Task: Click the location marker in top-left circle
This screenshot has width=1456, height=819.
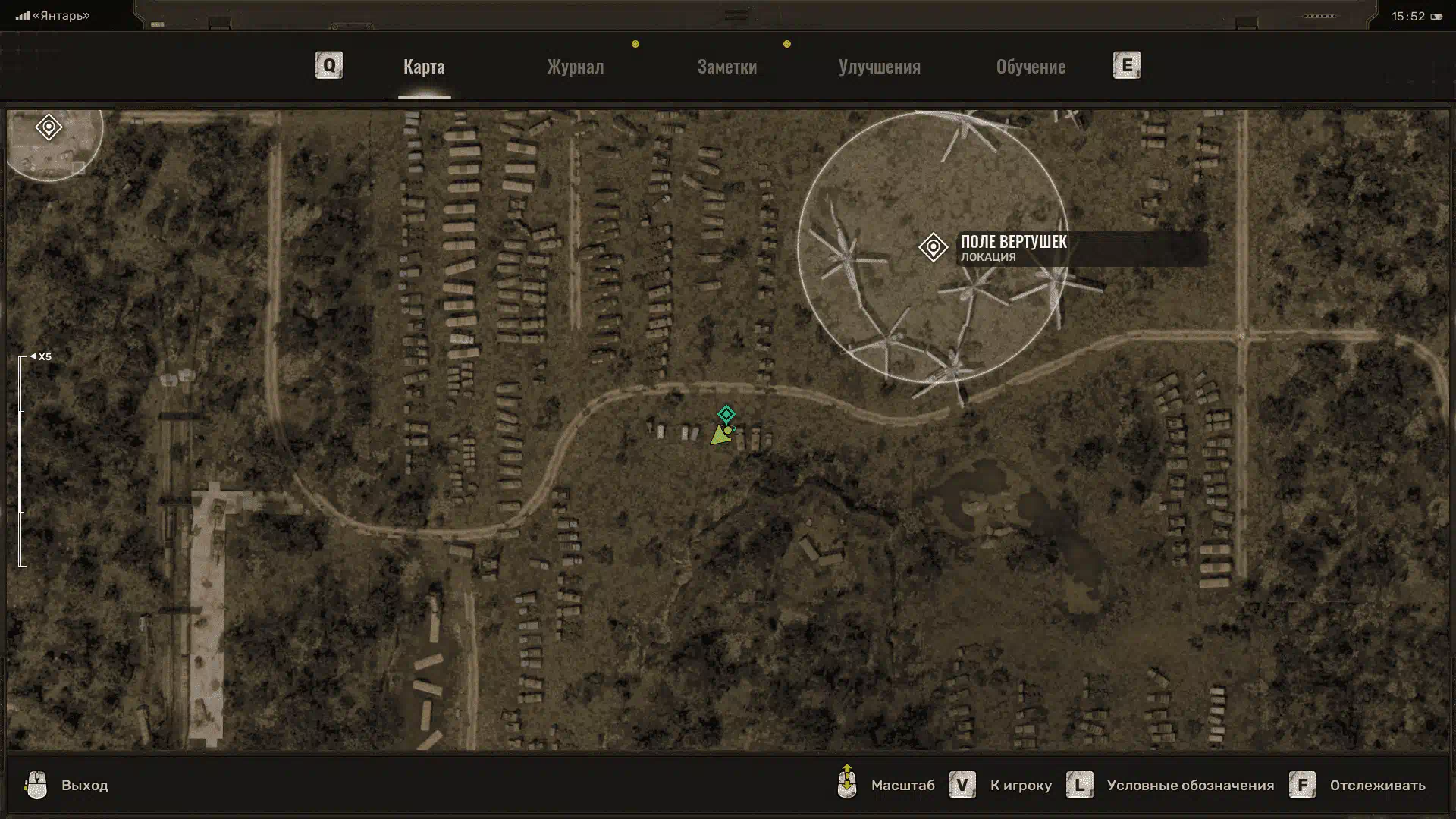Action: (49, 127)
